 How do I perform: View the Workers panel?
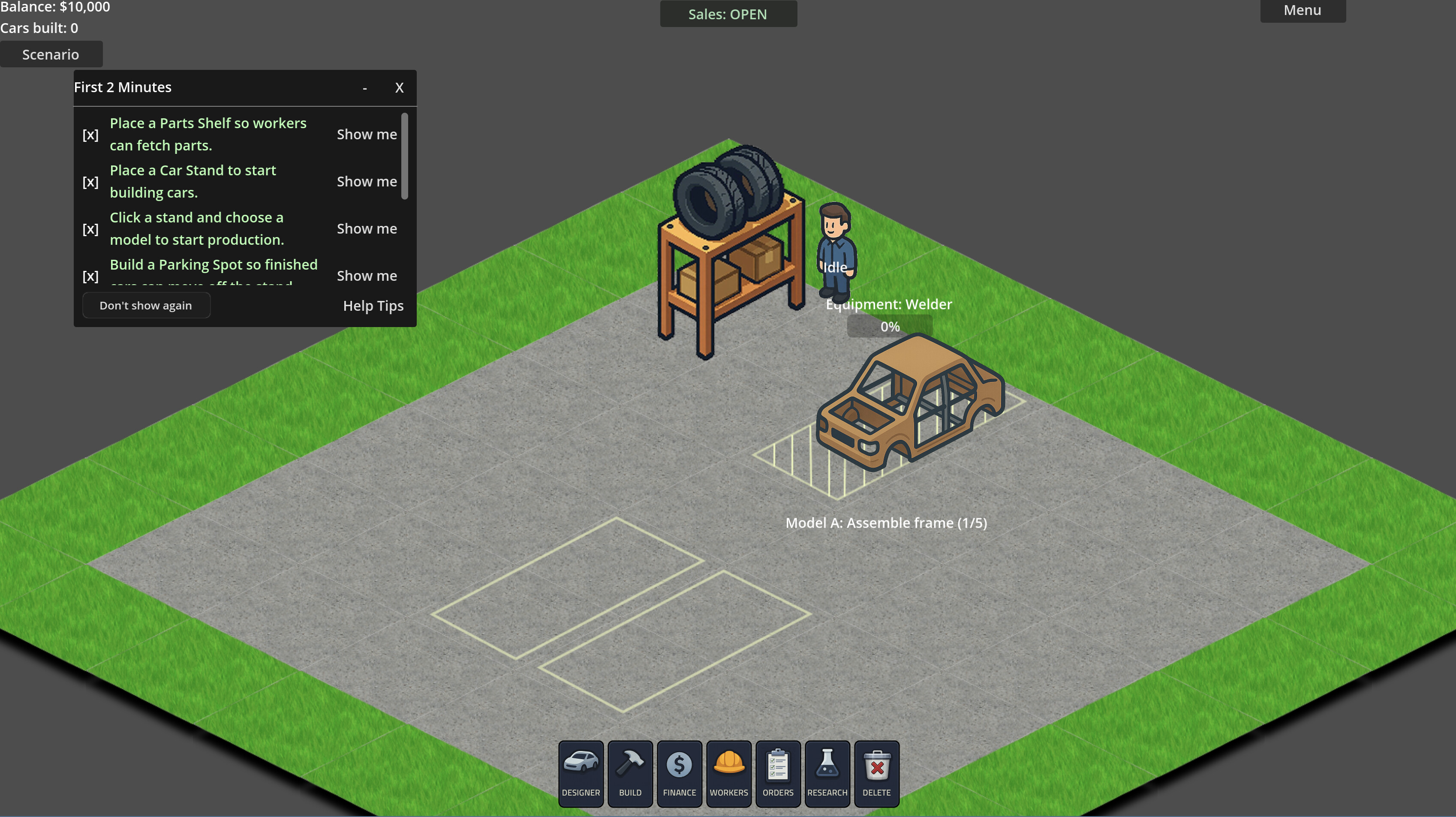728,773
